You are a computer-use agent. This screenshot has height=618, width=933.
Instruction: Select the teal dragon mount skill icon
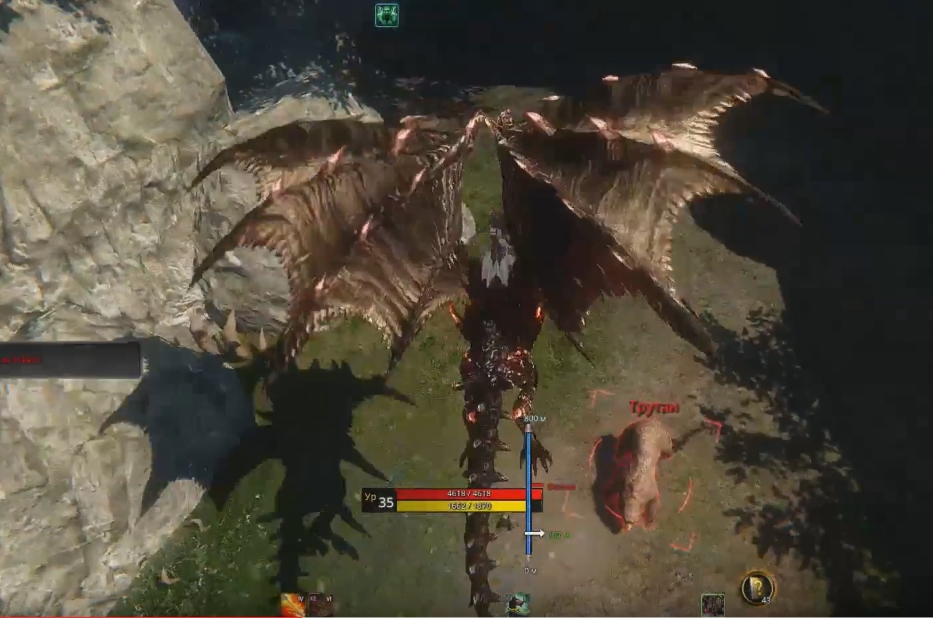click(517, 604)
